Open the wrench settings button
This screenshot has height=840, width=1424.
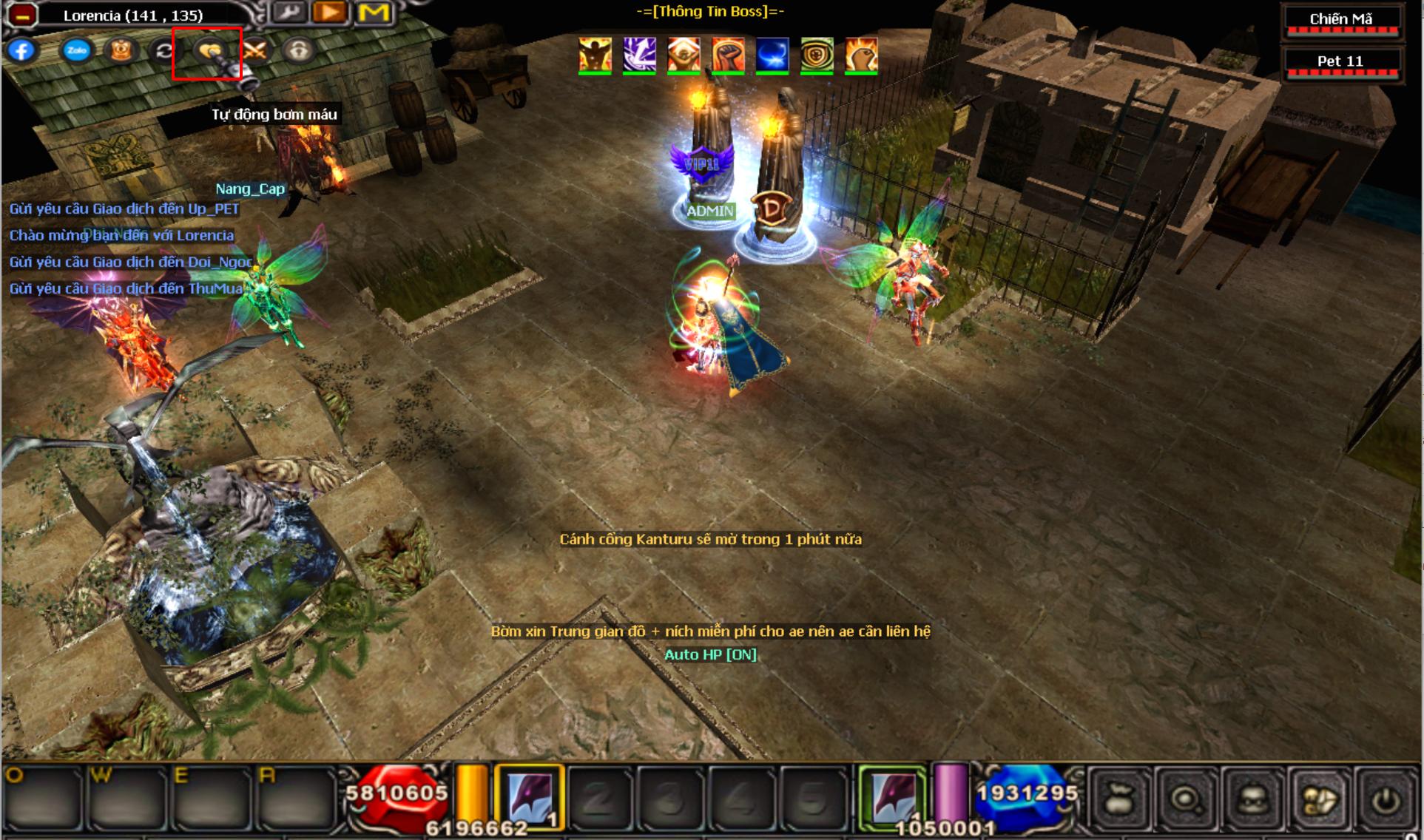[x=288, y=13]
